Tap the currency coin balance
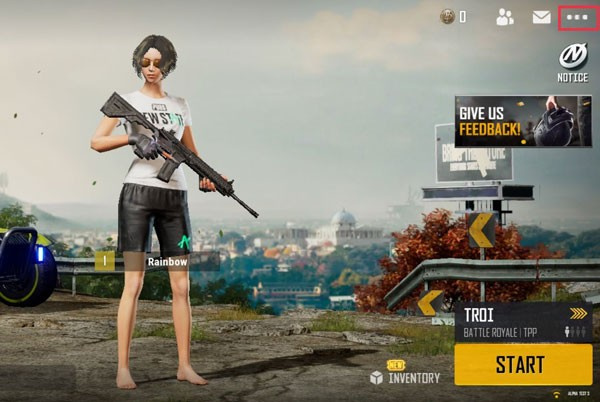The width and height of the screenshot is (600, 402). 455,17
